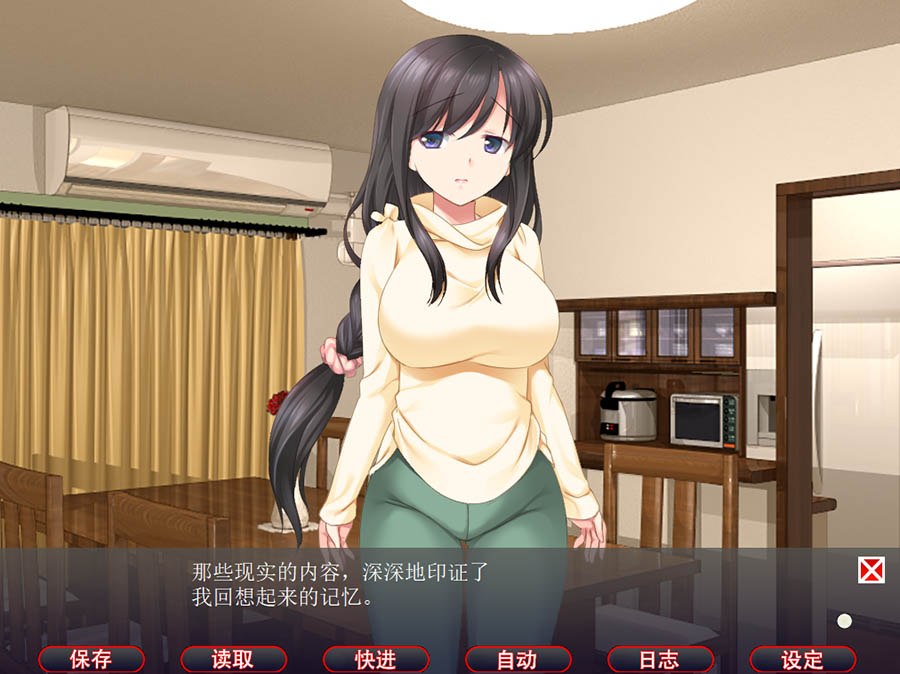Toggle 自动 (Auto) text advance
The height and width of the screenshot is (674, 900).
pyautogui.click(x=518, y=659)
